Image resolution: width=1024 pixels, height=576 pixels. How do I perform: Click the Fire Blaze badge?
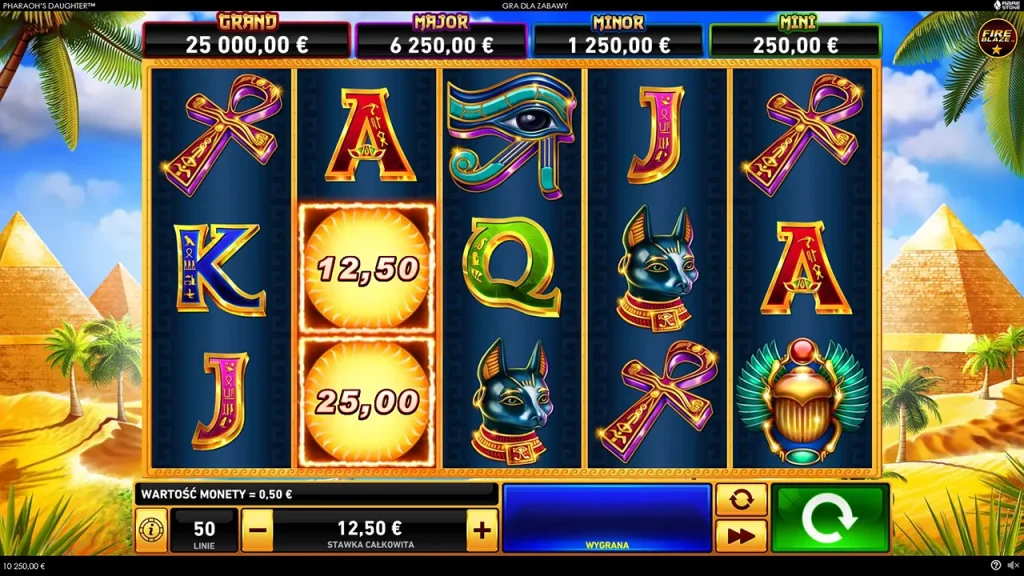tap(995, 40)
